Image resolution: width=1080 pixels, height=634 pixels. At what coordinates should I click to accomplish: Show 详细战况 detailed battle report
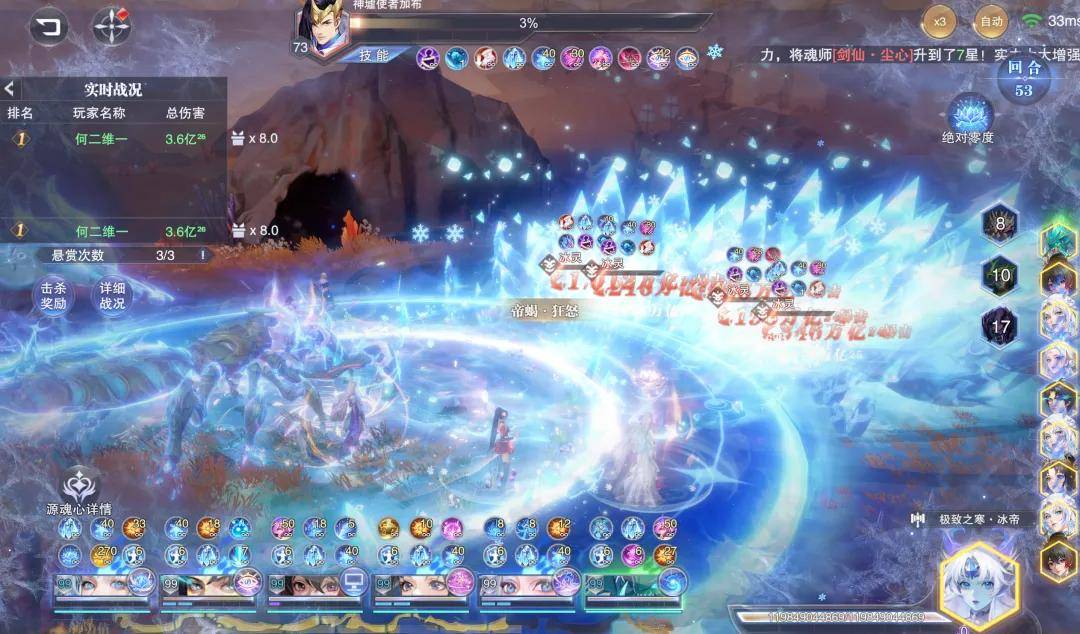[x=112, y=295]
